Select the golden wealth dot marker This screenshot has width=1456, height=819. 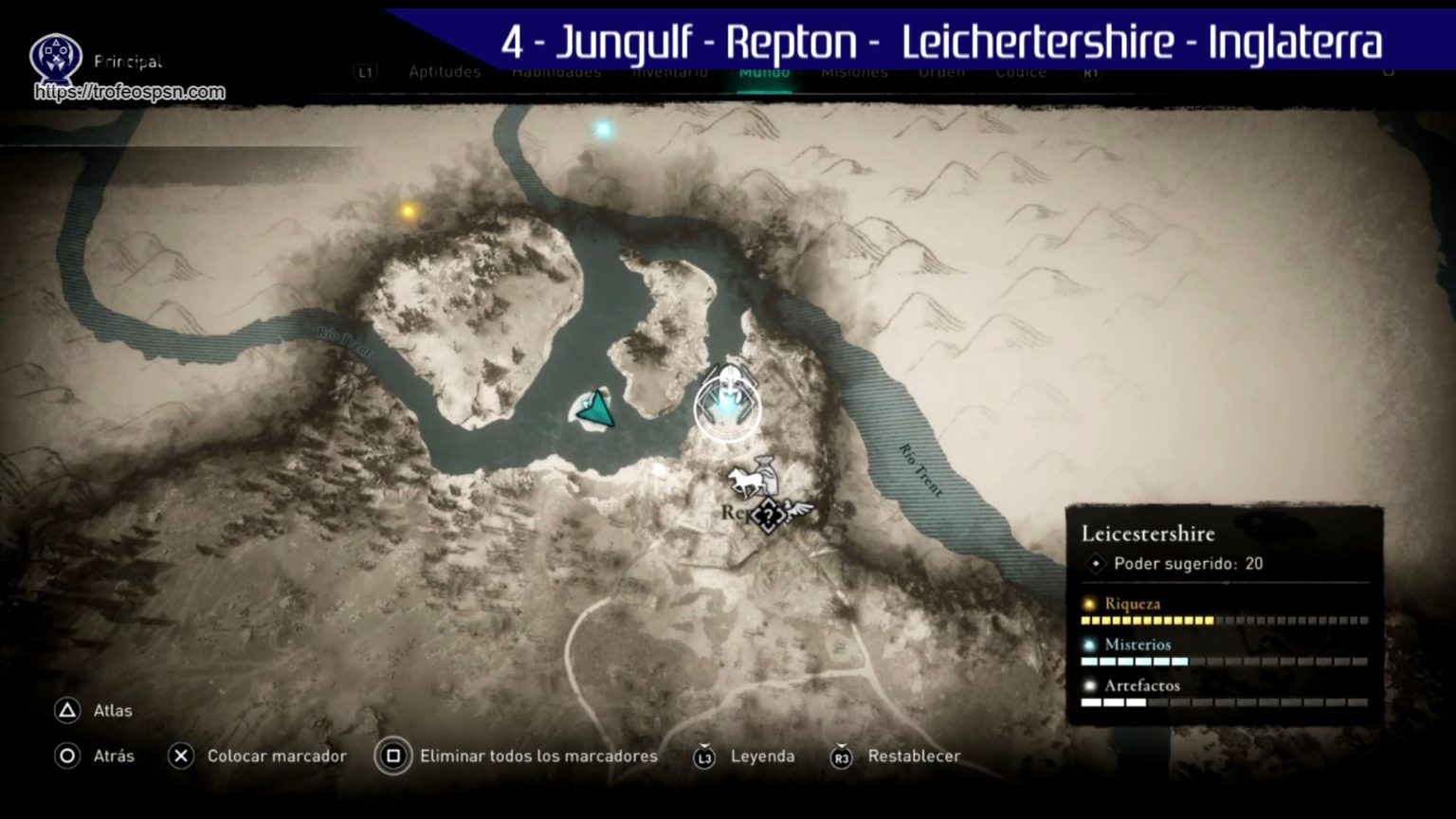(409, 211)
